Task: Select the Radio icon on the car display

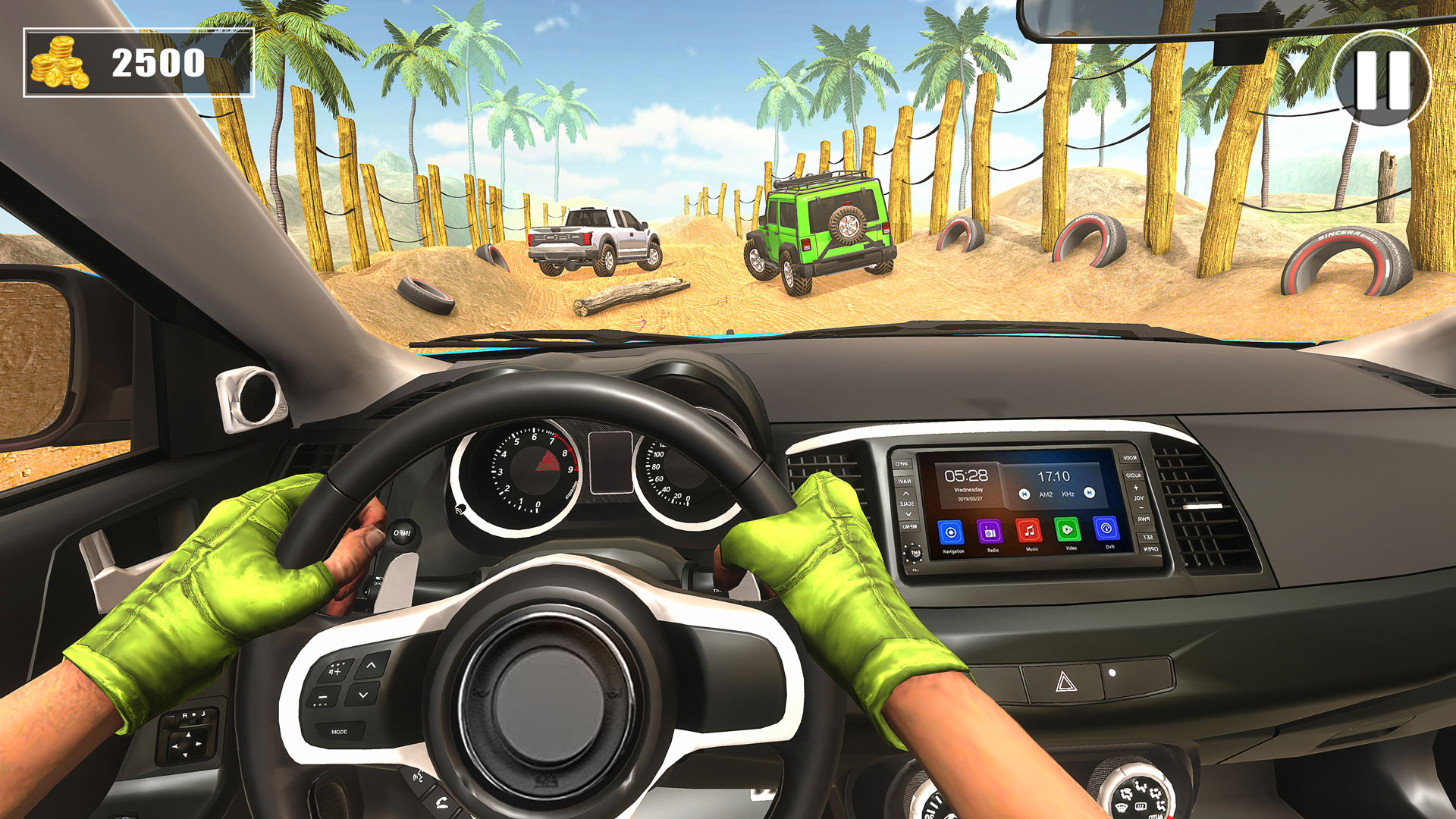Action: coord(990,531)
